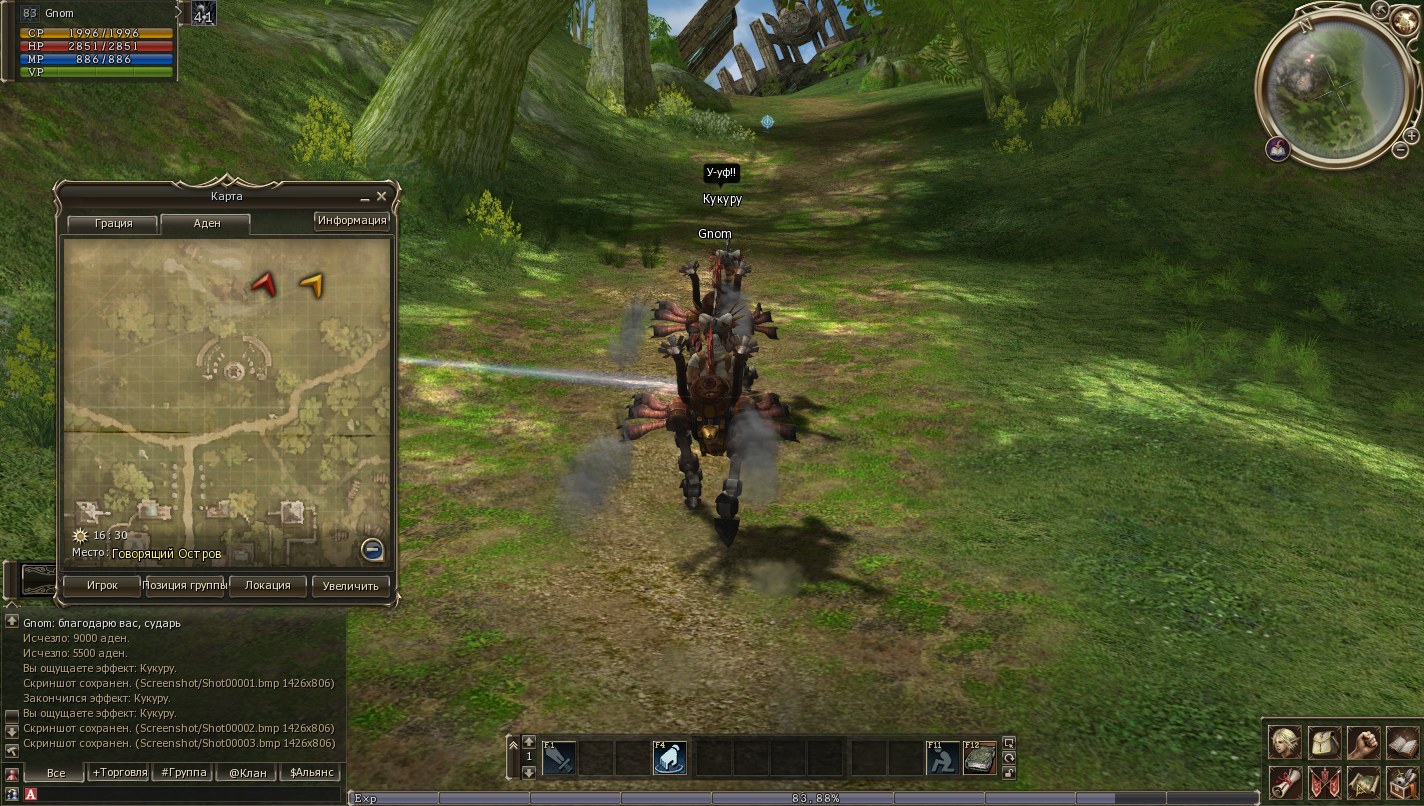Image resolution: width=1424 pixels, height=806 pixels.
Task: Switch to the Грация map tab
Action: click(113, 223)
